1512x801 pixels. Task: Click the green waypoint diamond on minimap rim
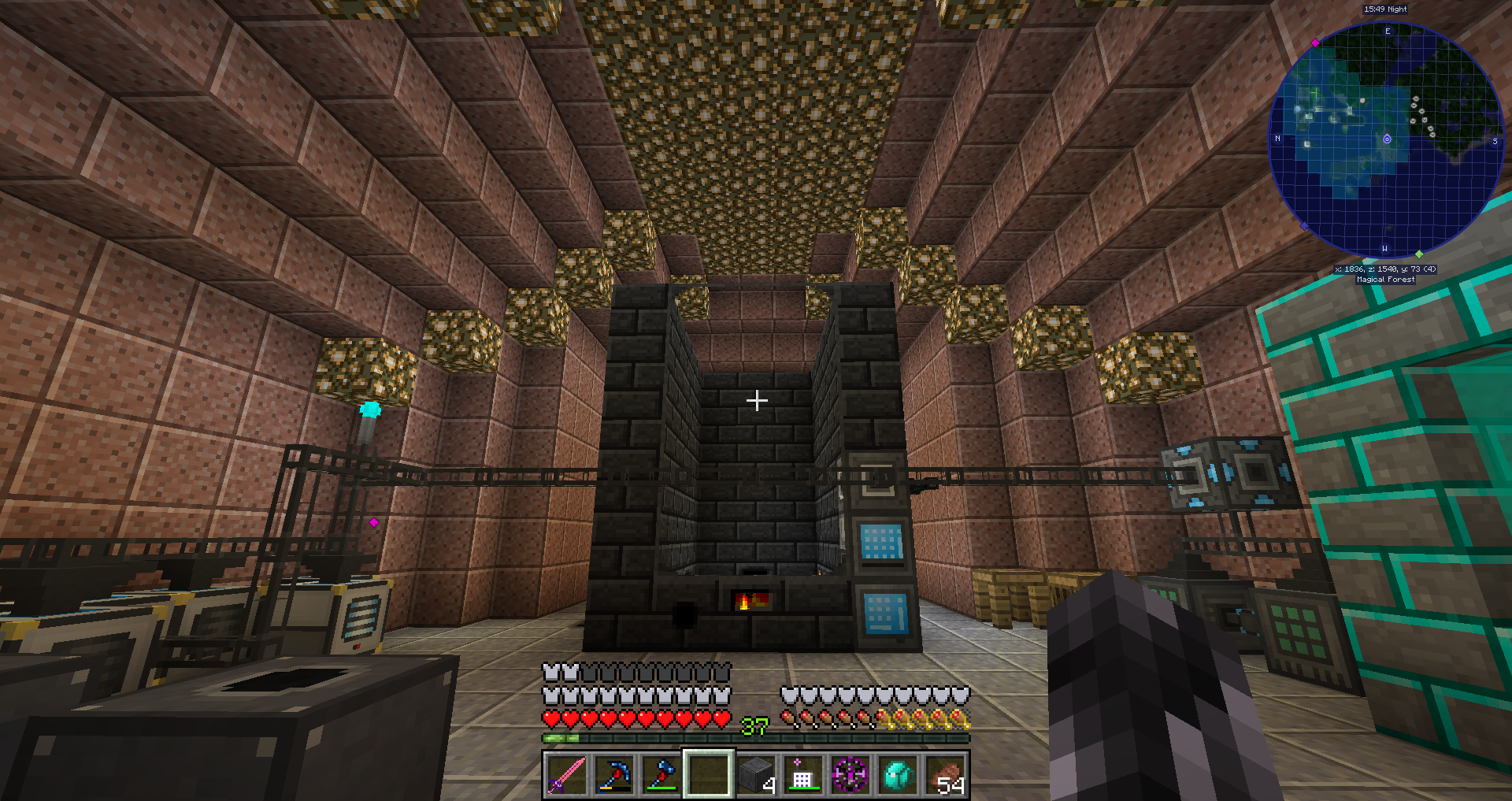(x=1419, y=254)
